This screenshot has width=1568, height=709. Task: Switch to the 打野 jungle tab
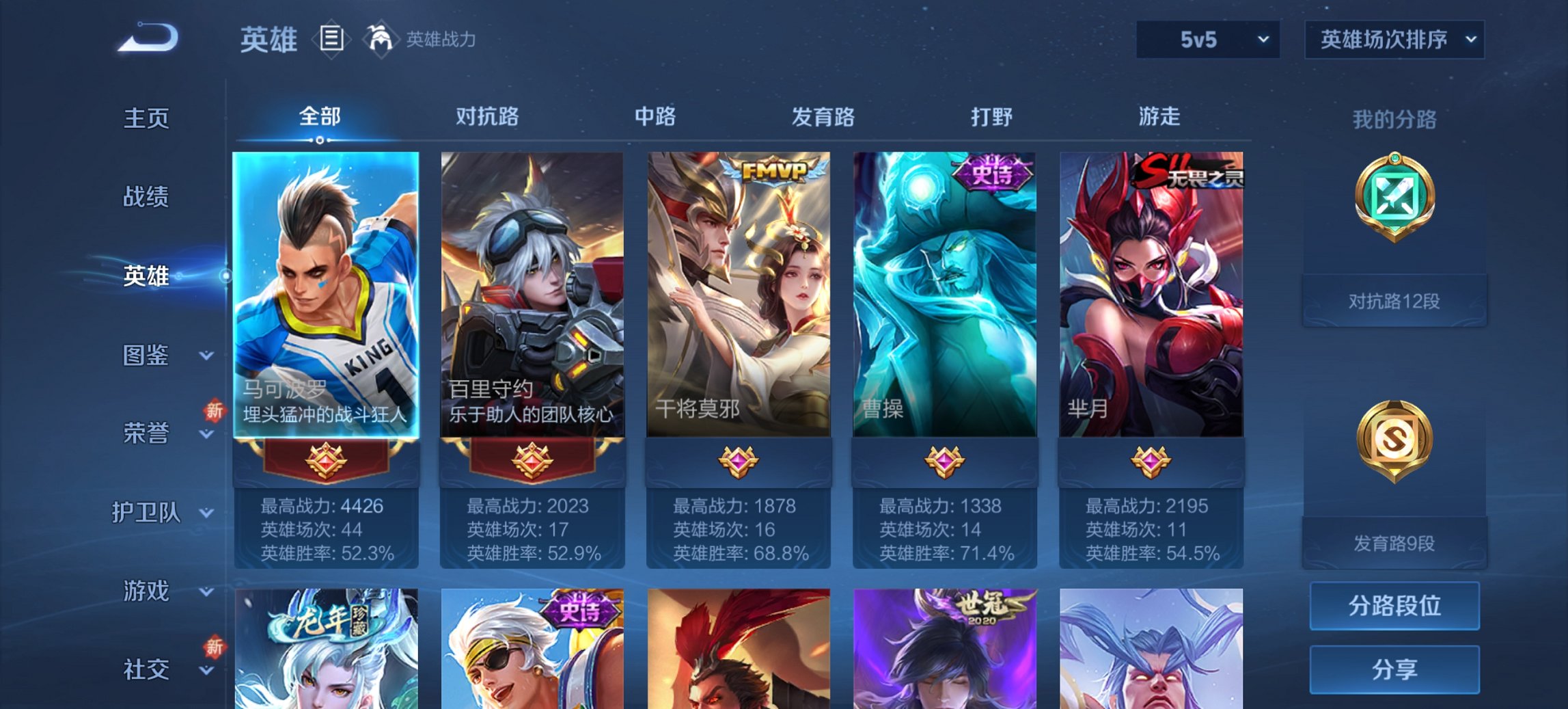pos(993,117)
